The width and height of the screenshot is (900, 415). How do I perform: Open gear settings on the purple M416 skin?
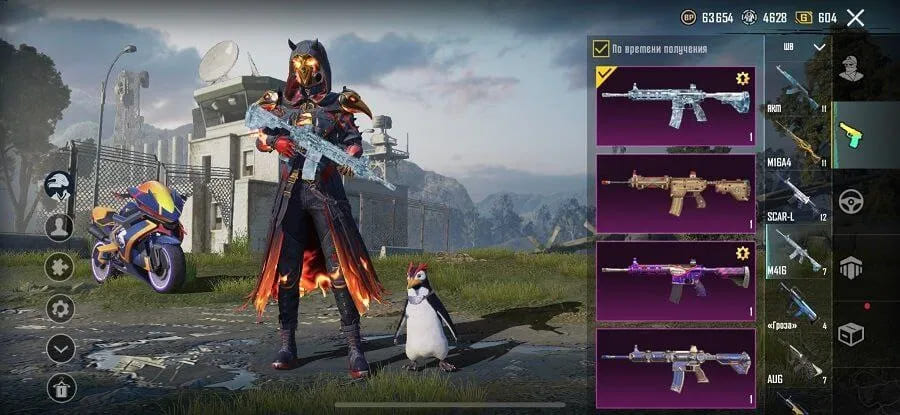[x=742, y=253]
